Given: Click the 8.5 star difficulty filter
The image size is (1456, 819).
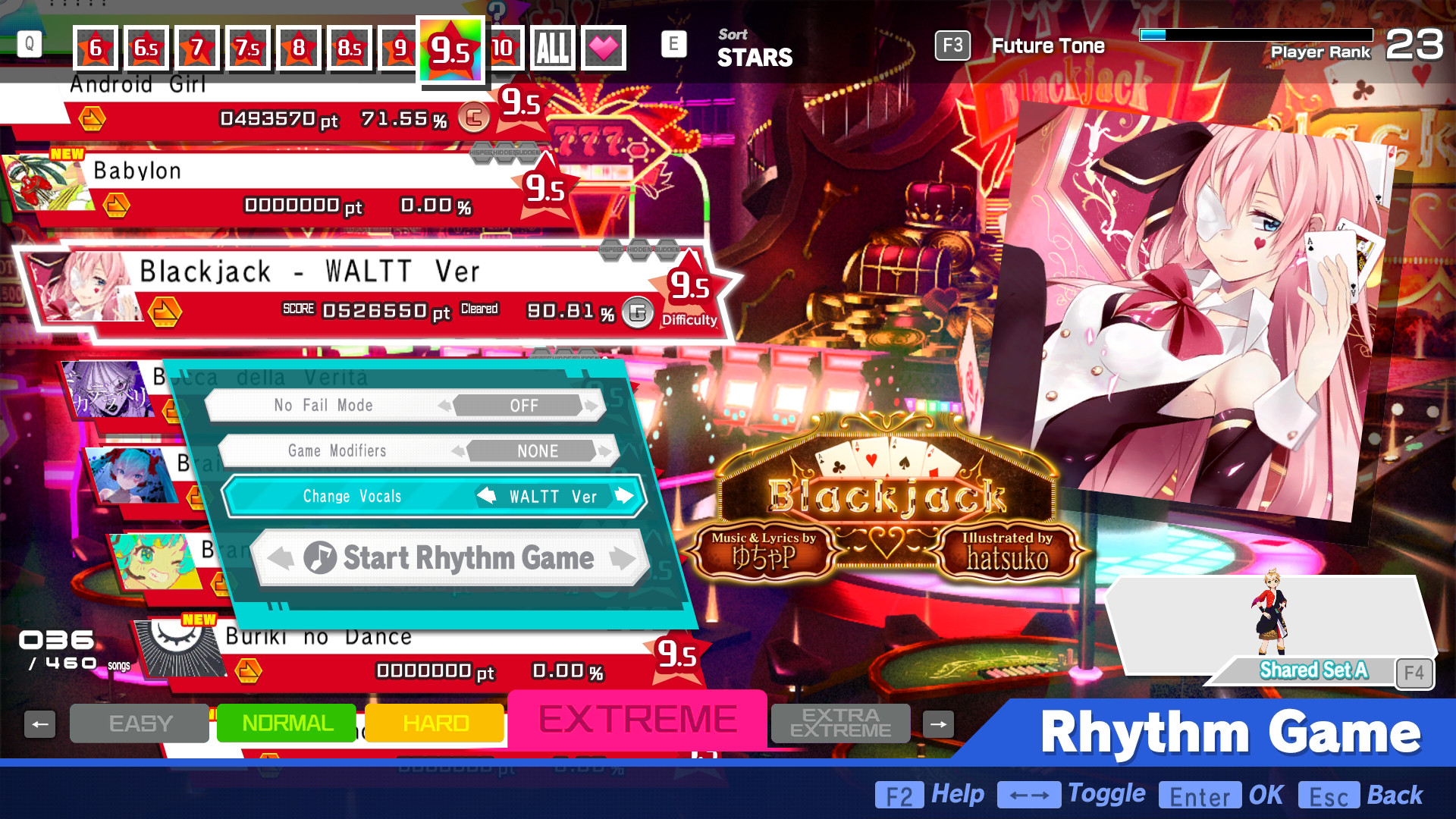Looking at the screenshot, I should [x=350, y=46].
